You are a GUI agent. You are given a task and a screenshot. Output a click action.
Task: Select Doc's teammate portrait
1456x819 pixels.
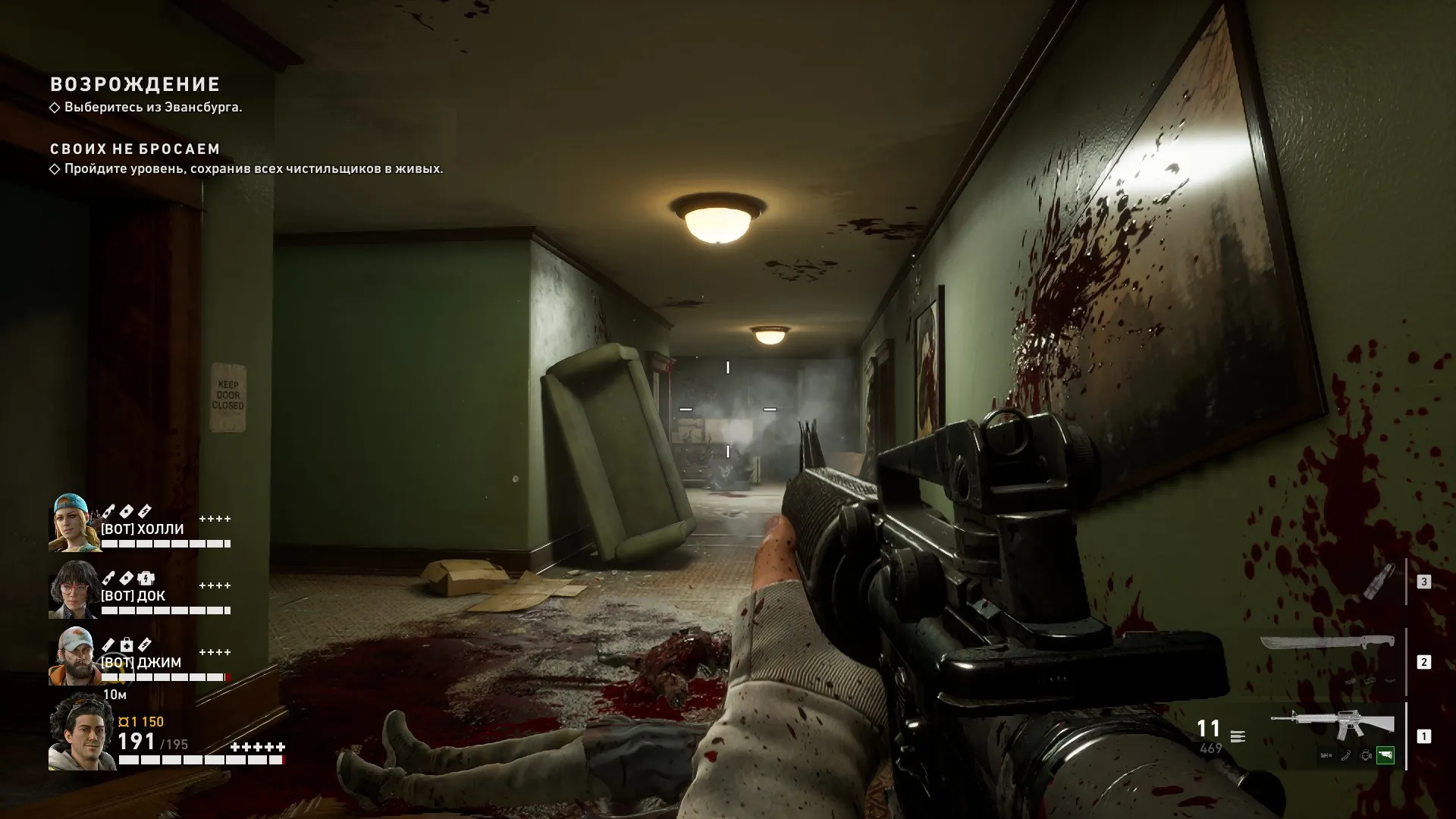(x=74, y=590)
